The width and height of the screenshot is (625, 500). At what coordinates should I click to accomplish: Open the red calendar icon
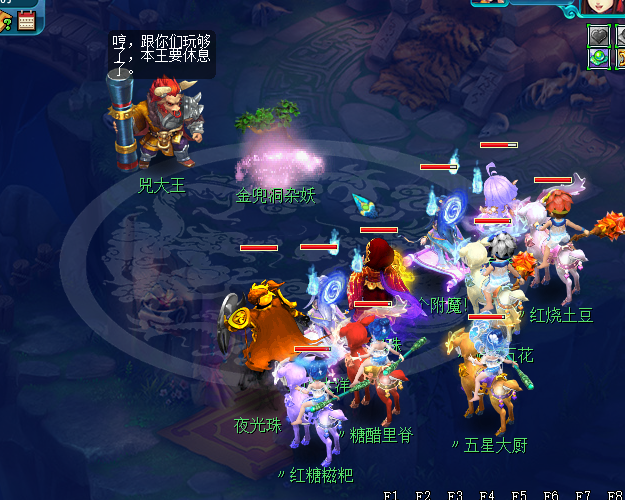tap(26, 20)
